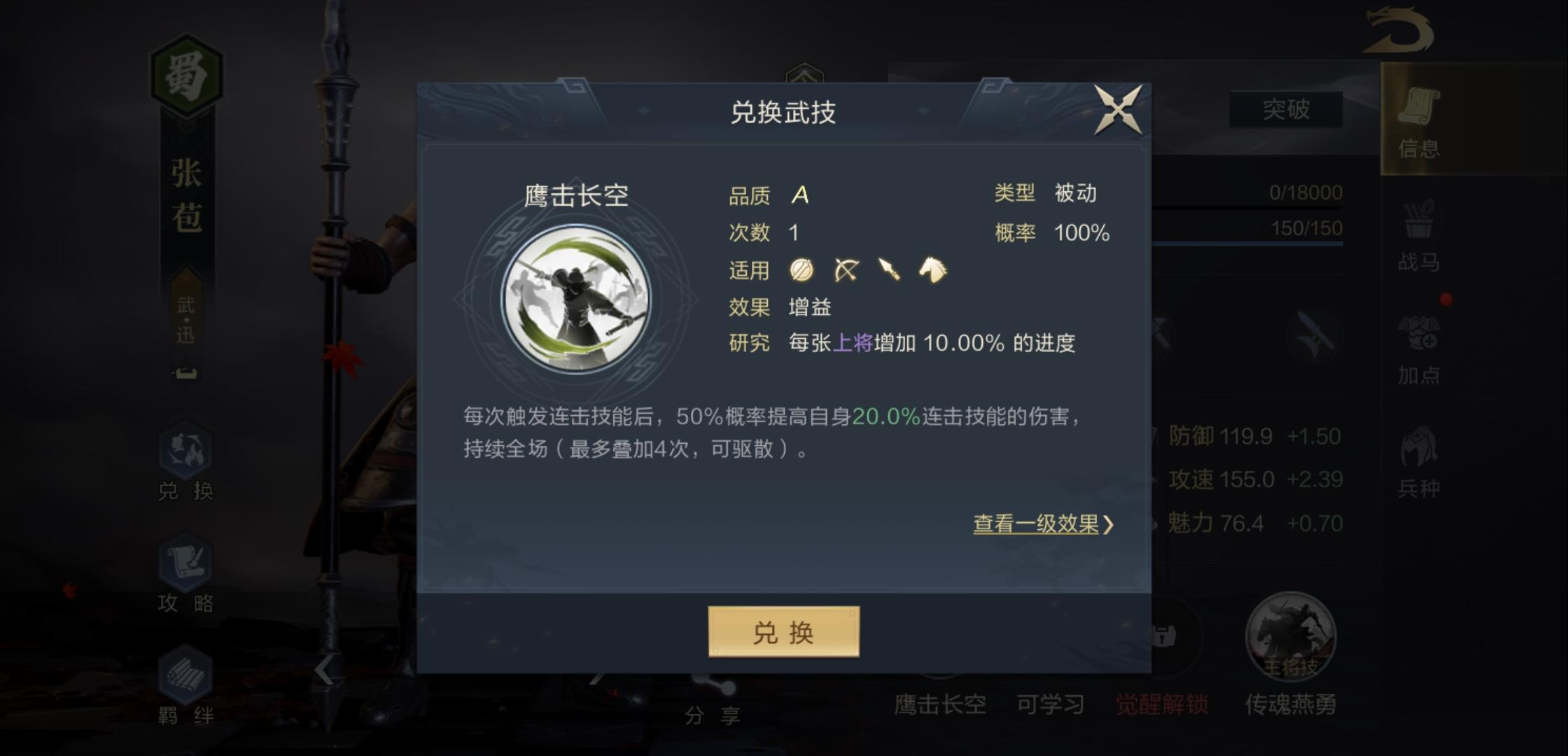Image resolution: width=1568 pixels, height=756 pixels.
Task: Select the shield icon in the 适用 row
Action: coord(802,270)
